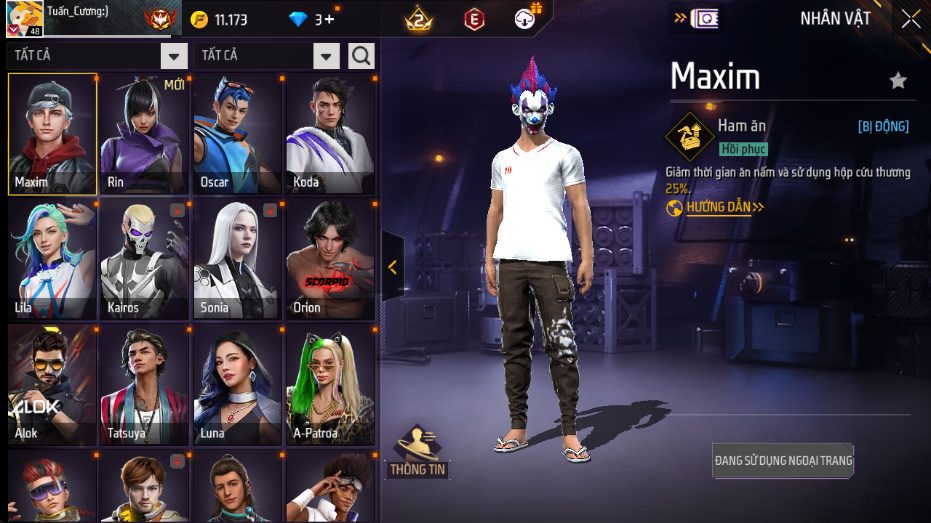The height and width of the screenshot is (523, 931).
Task: Open the Thông Tin character info
Action: point(418,452)
